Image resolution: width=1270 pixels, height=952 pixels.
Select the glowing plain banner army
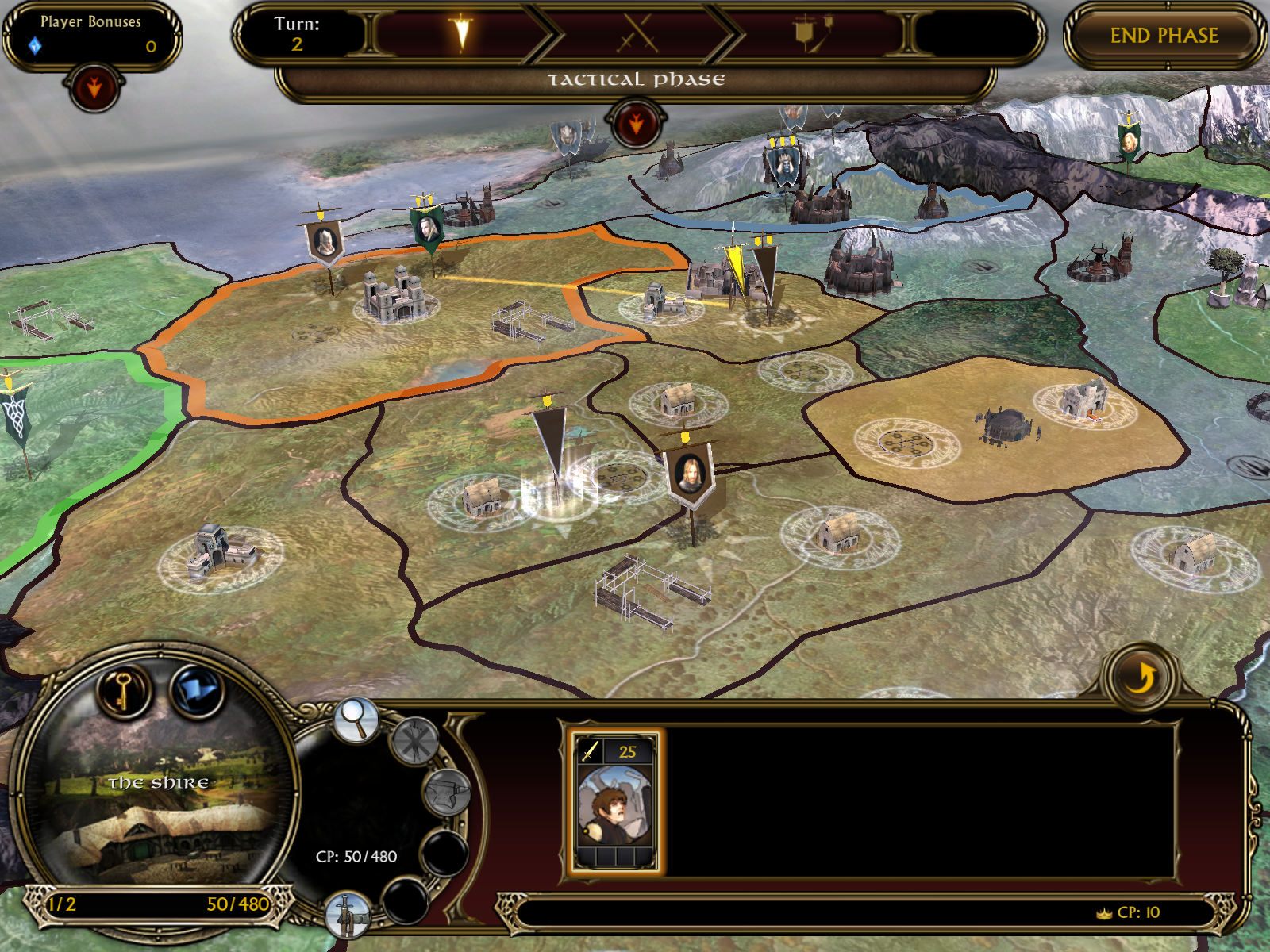pyautogui.click(x=551, y=444)
